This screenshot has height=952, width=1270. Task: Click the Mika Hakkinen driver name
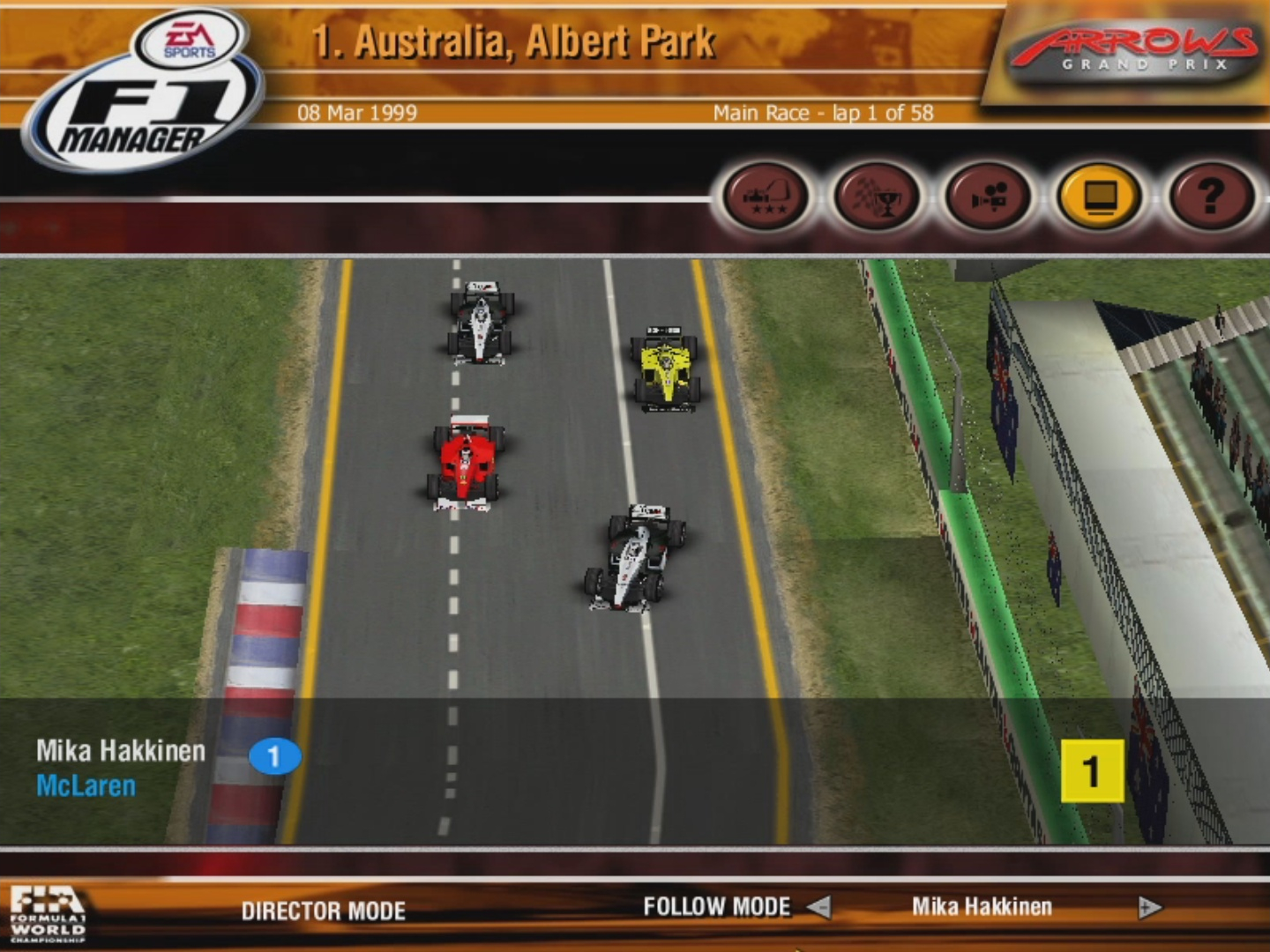[119, 751]
